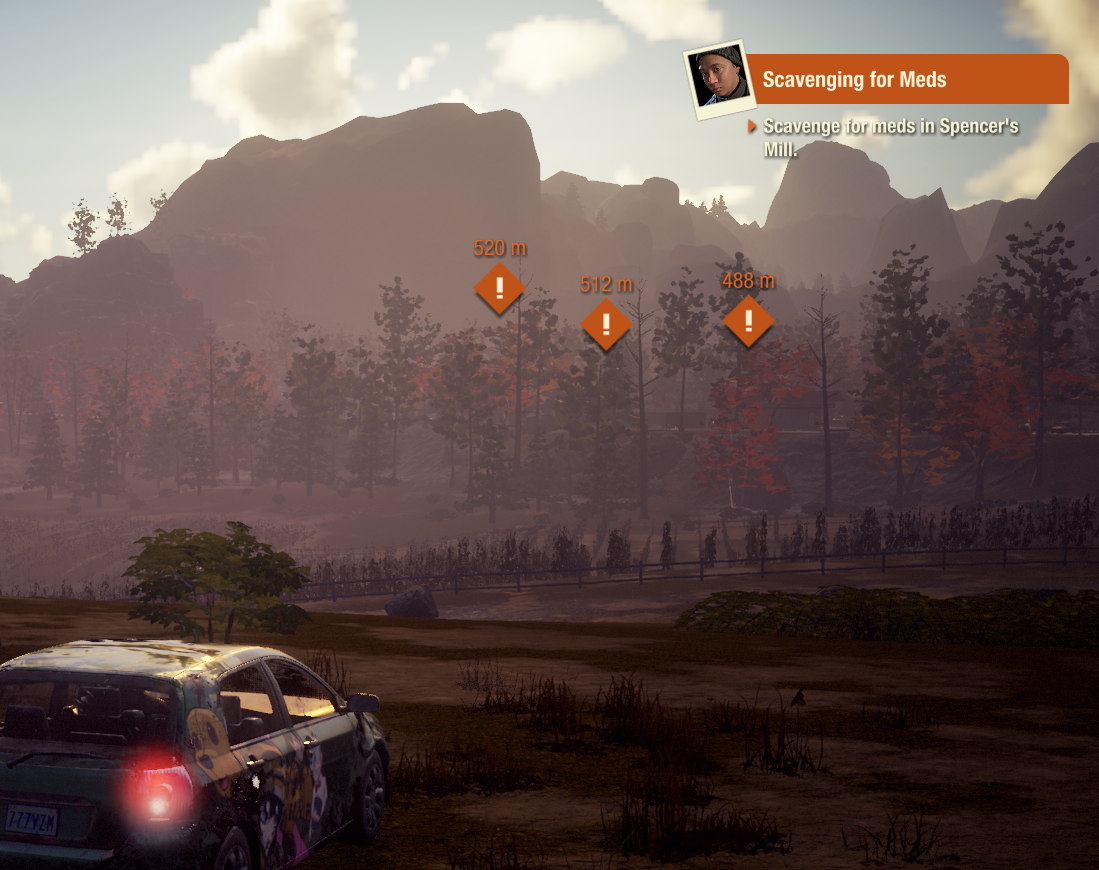Select the Scavenging for Meds objective banner

(x=905, y=79)
